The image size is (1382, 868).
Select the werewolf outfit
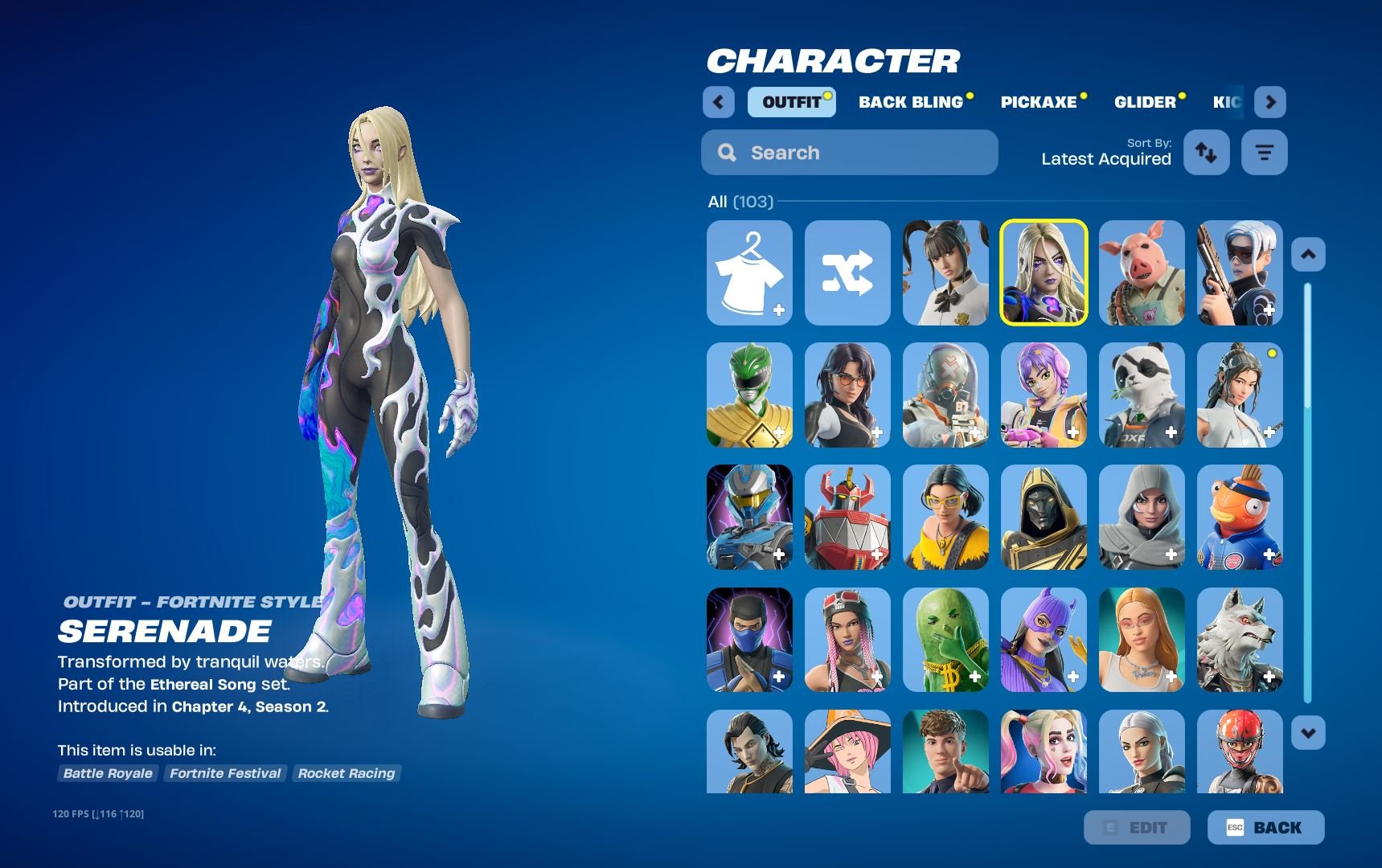(x=1239, y=640)
